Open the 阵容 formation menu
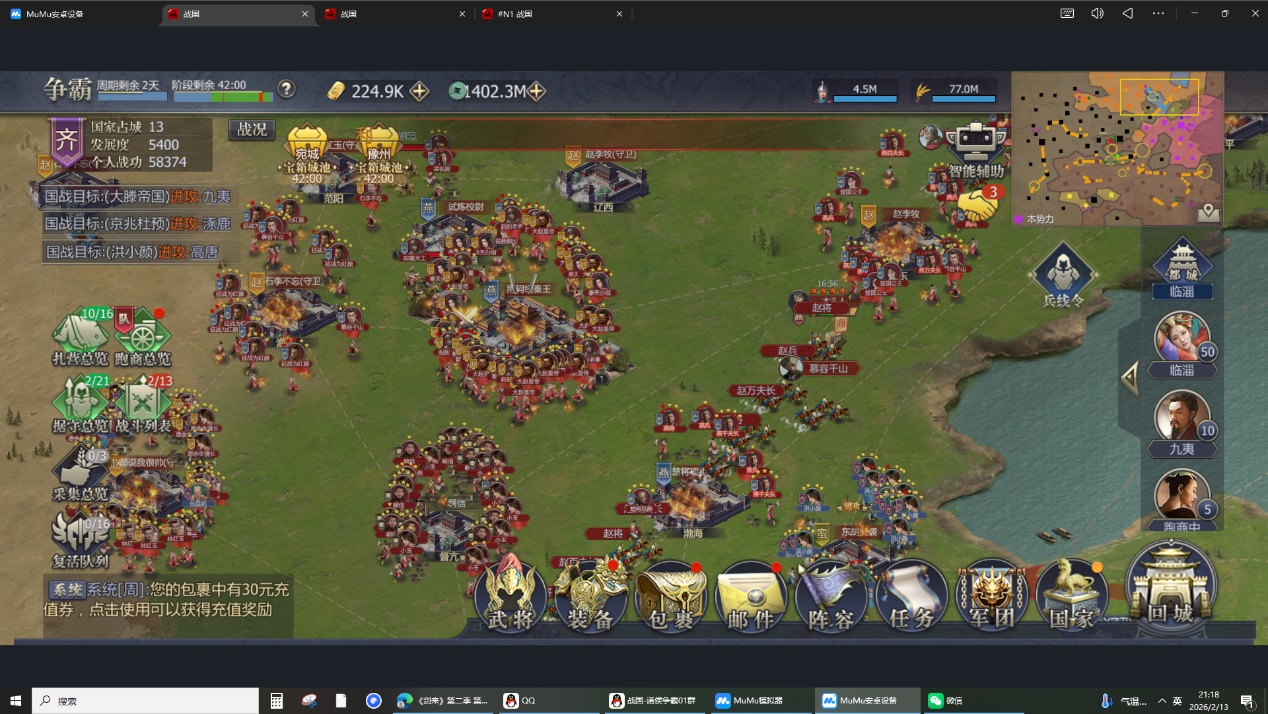This screenshot has width=1268, height=714. (x=830, y=596)
